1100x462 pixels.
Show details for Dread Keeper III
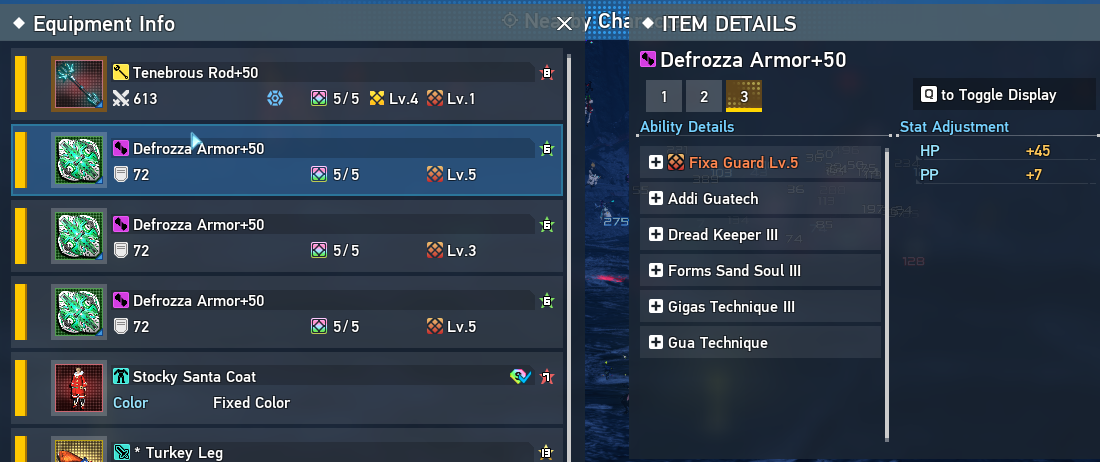coord(656,235)
